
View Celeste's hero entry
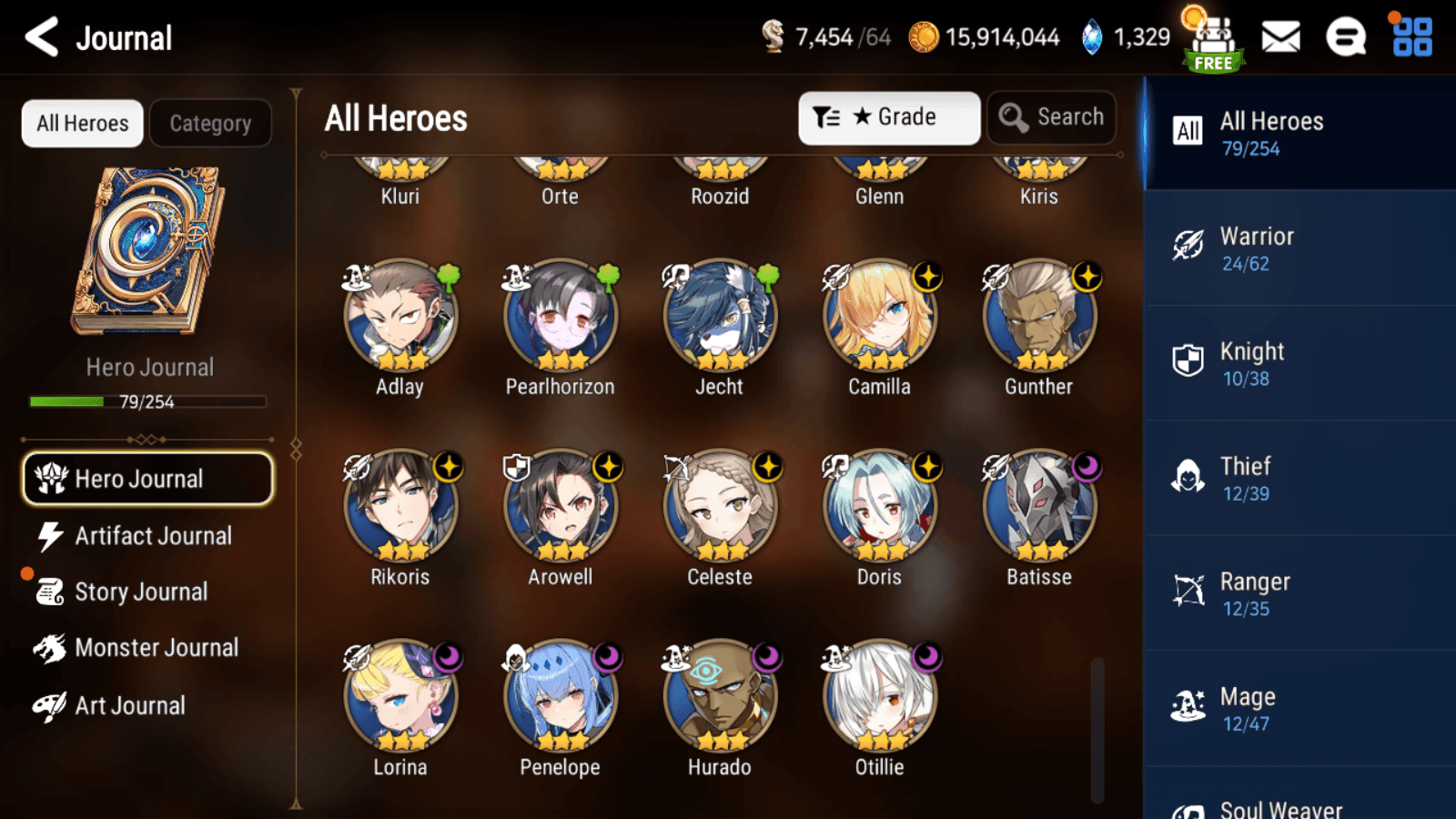[x=720, y=508]
